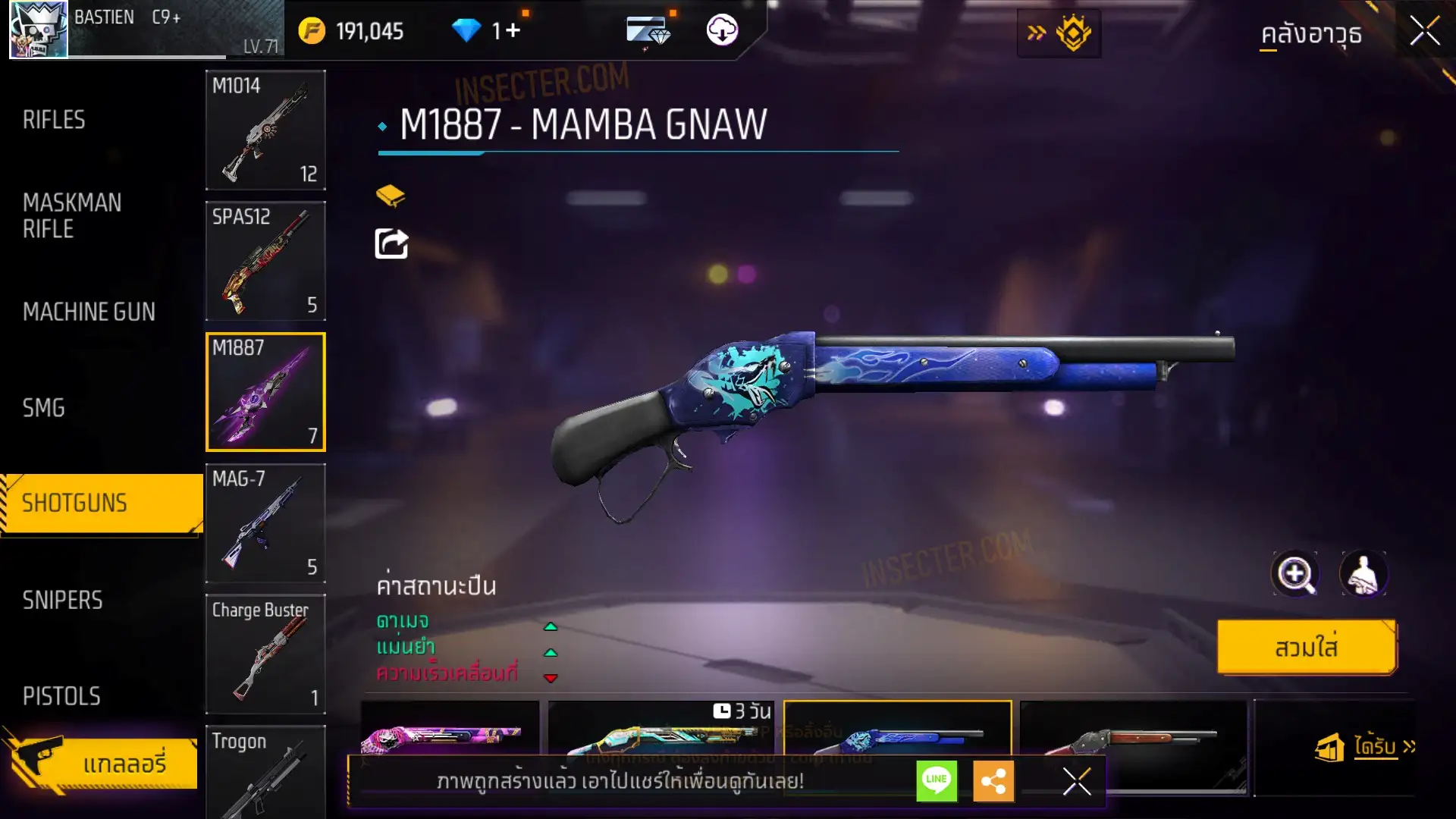Switch to the SMG category
This screenshot has width=1456, height=819.
[44, 408]
